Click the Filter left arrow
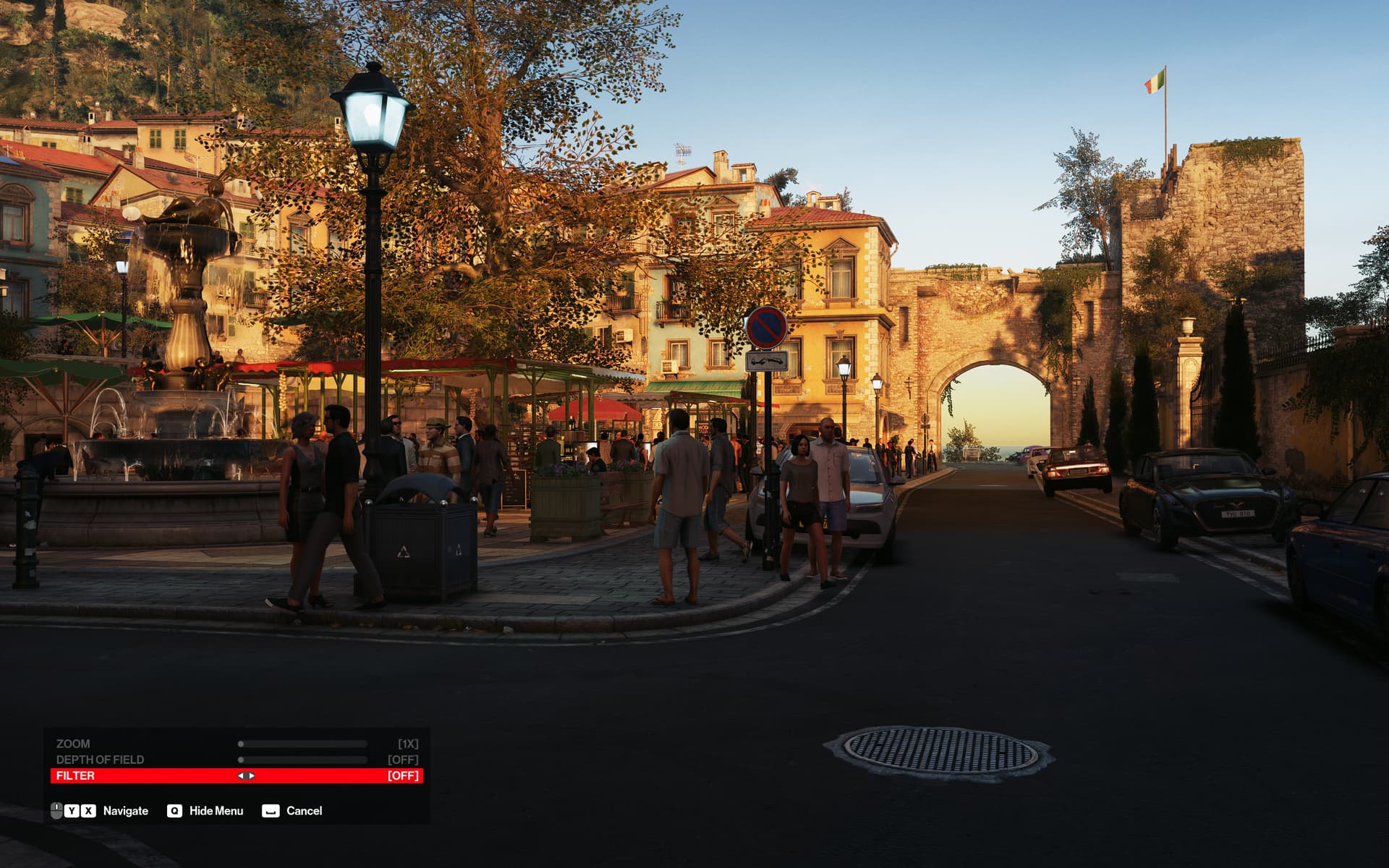Screen dimensions: 1389x868 click(x=241, y=775)
